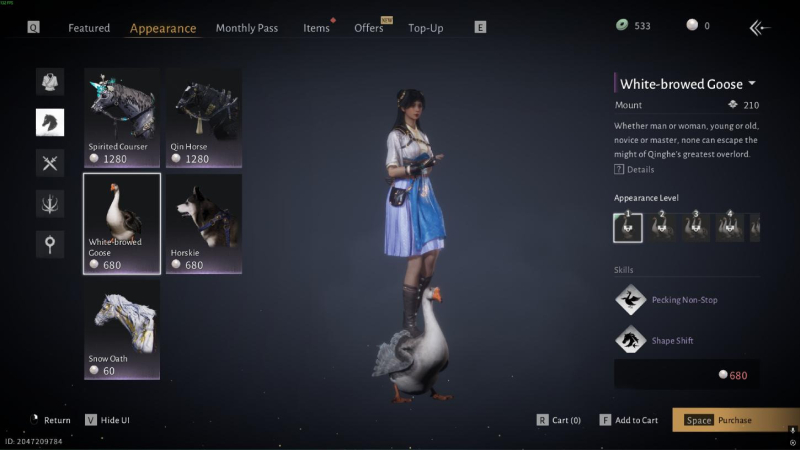This screenshot has height=450, width=800.
Task: Open the Top-Up tab
Action: [x=426, y=28]
